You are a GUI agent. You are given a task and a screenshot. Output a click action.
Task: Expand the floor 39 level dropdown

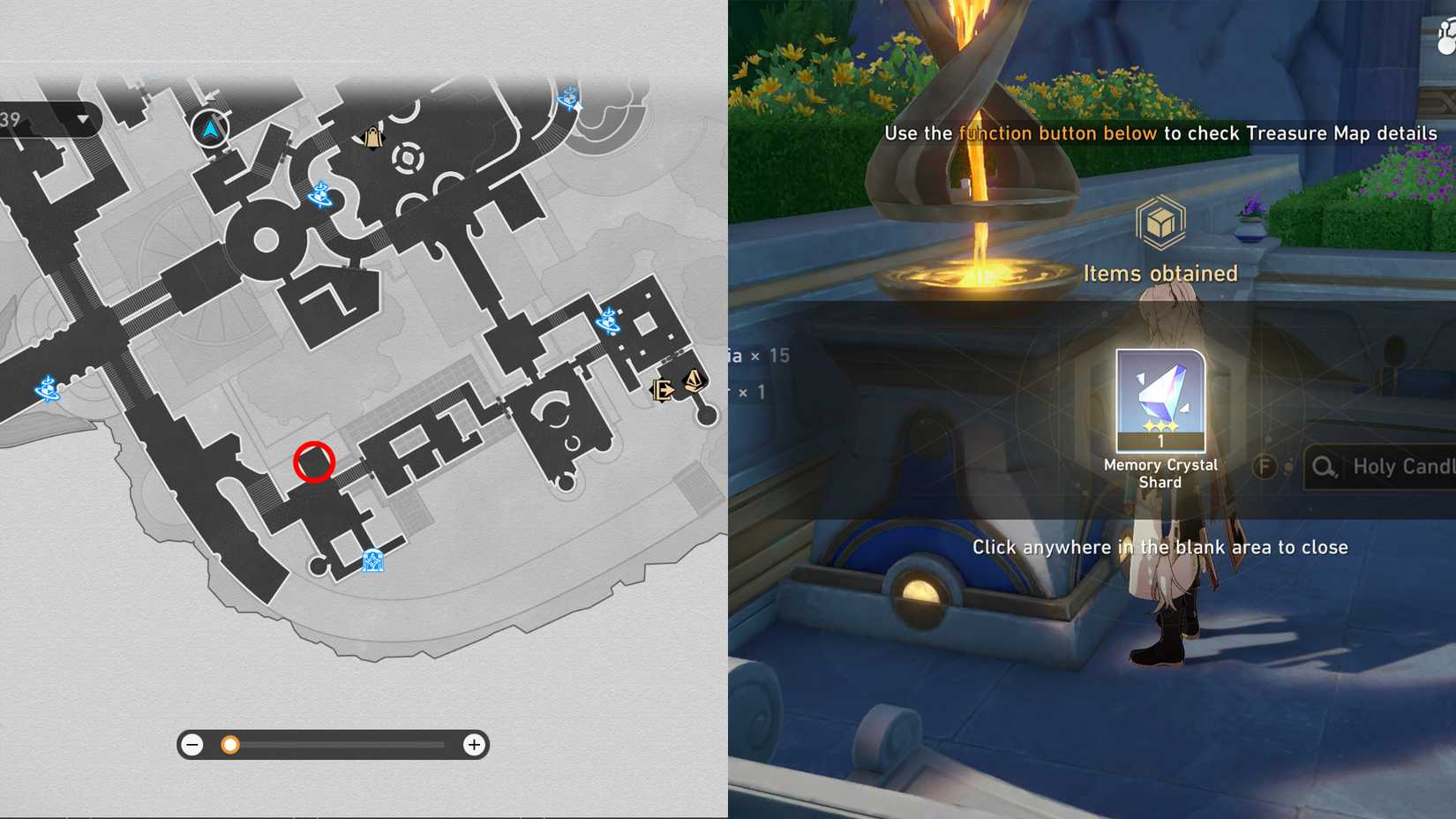pyautogui.click(x=82, y=117)
